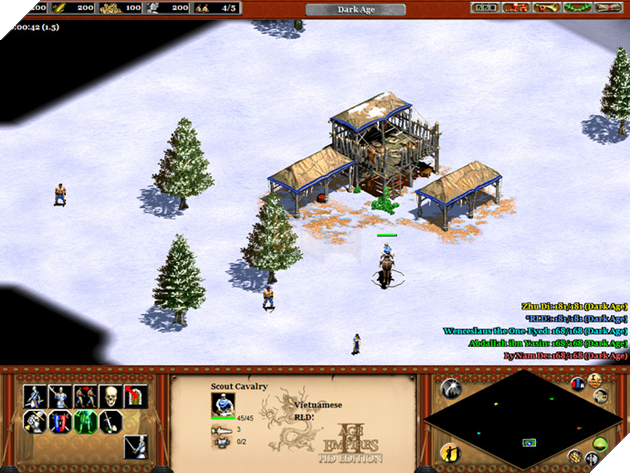
Task: Click the two-figures-with-red-arrow command icon
Action: pyautogui.click(x=85, y=396)
